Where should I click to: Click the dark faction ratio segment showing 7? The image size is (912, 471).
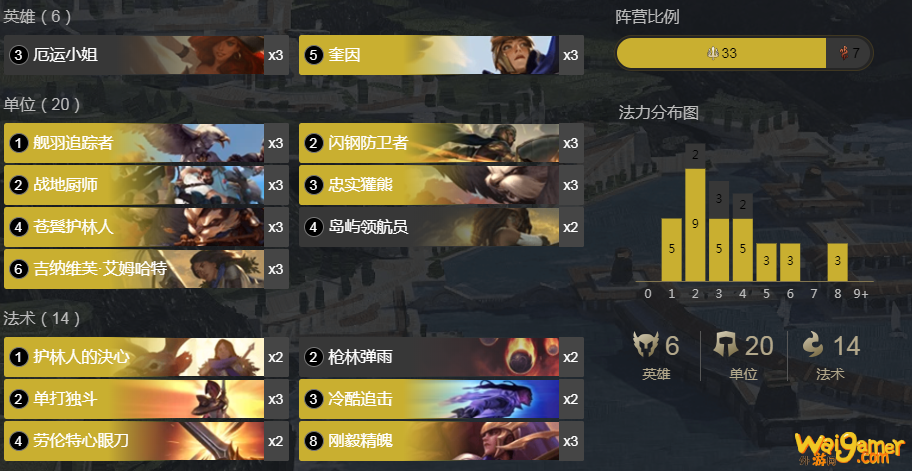(849, 53)
